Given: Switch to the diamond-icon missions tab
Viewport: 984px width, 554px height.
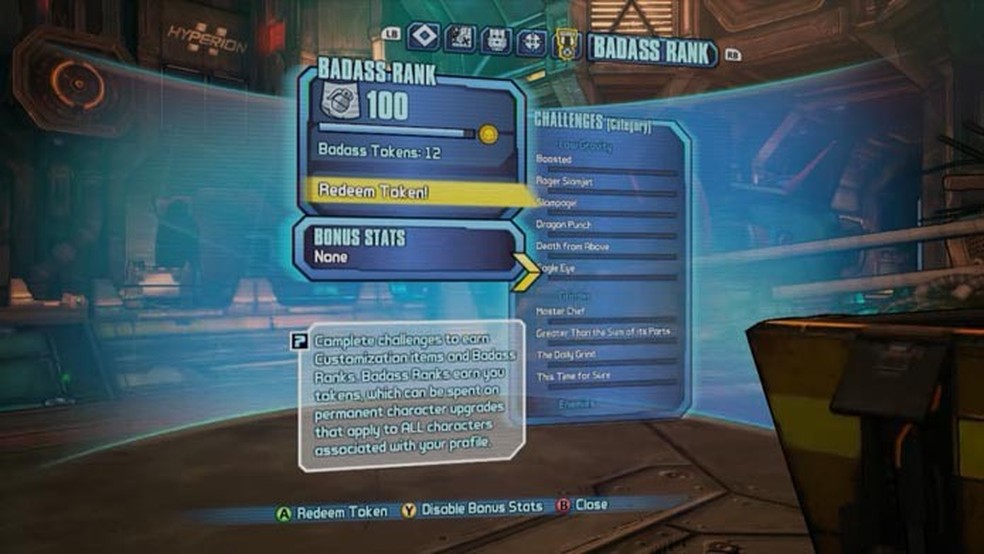Looking at the screenshot, I should (x=427, y=39).
